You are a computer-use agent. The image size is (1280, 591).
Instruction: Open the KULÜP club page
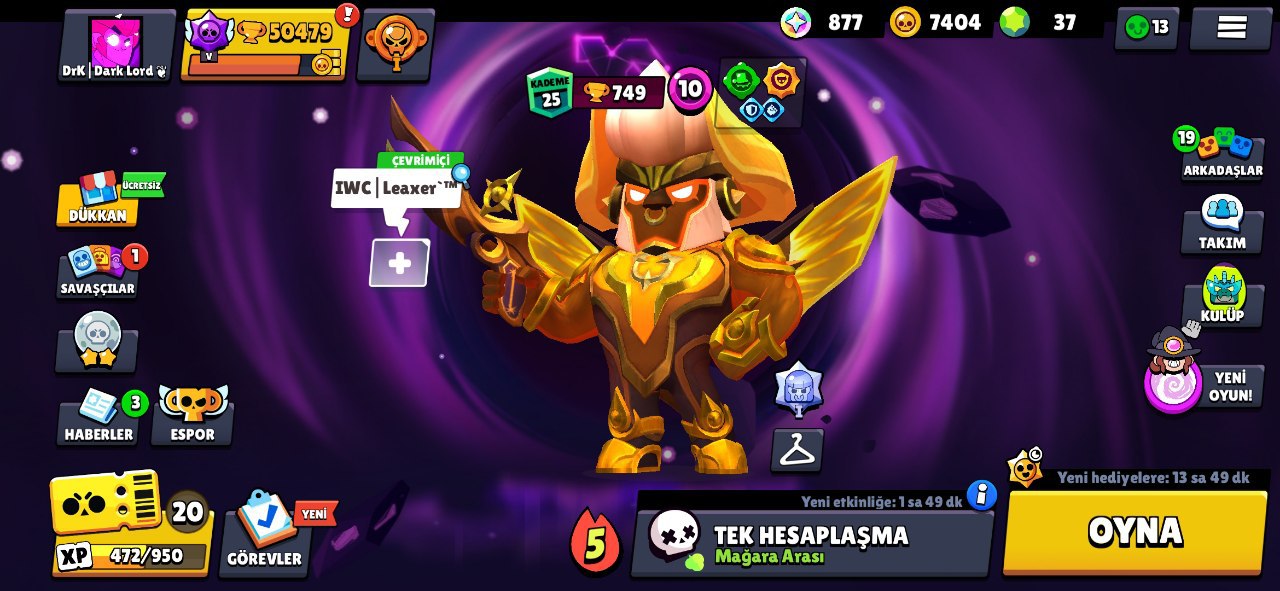[x=1222, y=298]
